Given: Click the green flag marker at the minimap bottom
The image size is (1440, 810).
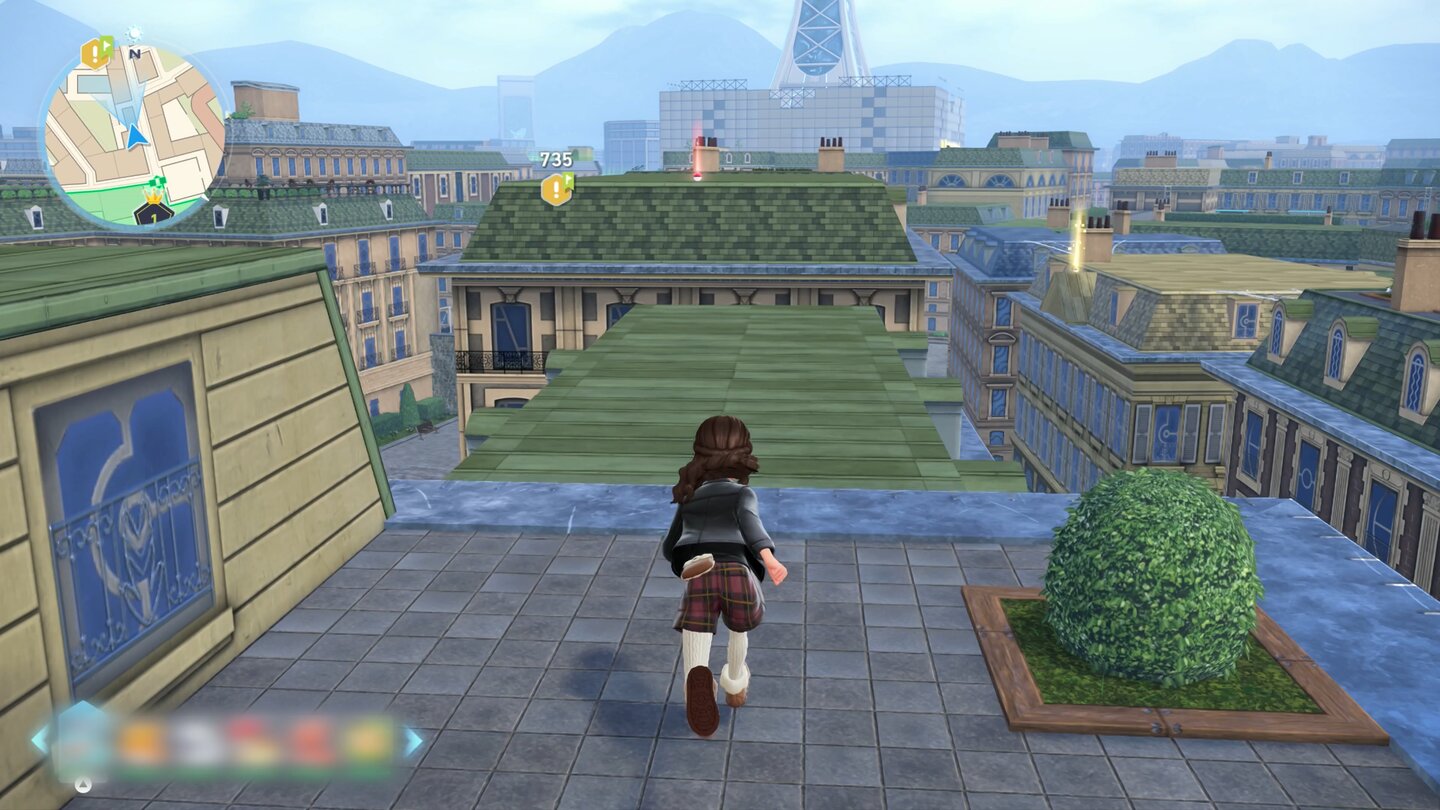Looking at the screenshot, I should coord(156,181).
